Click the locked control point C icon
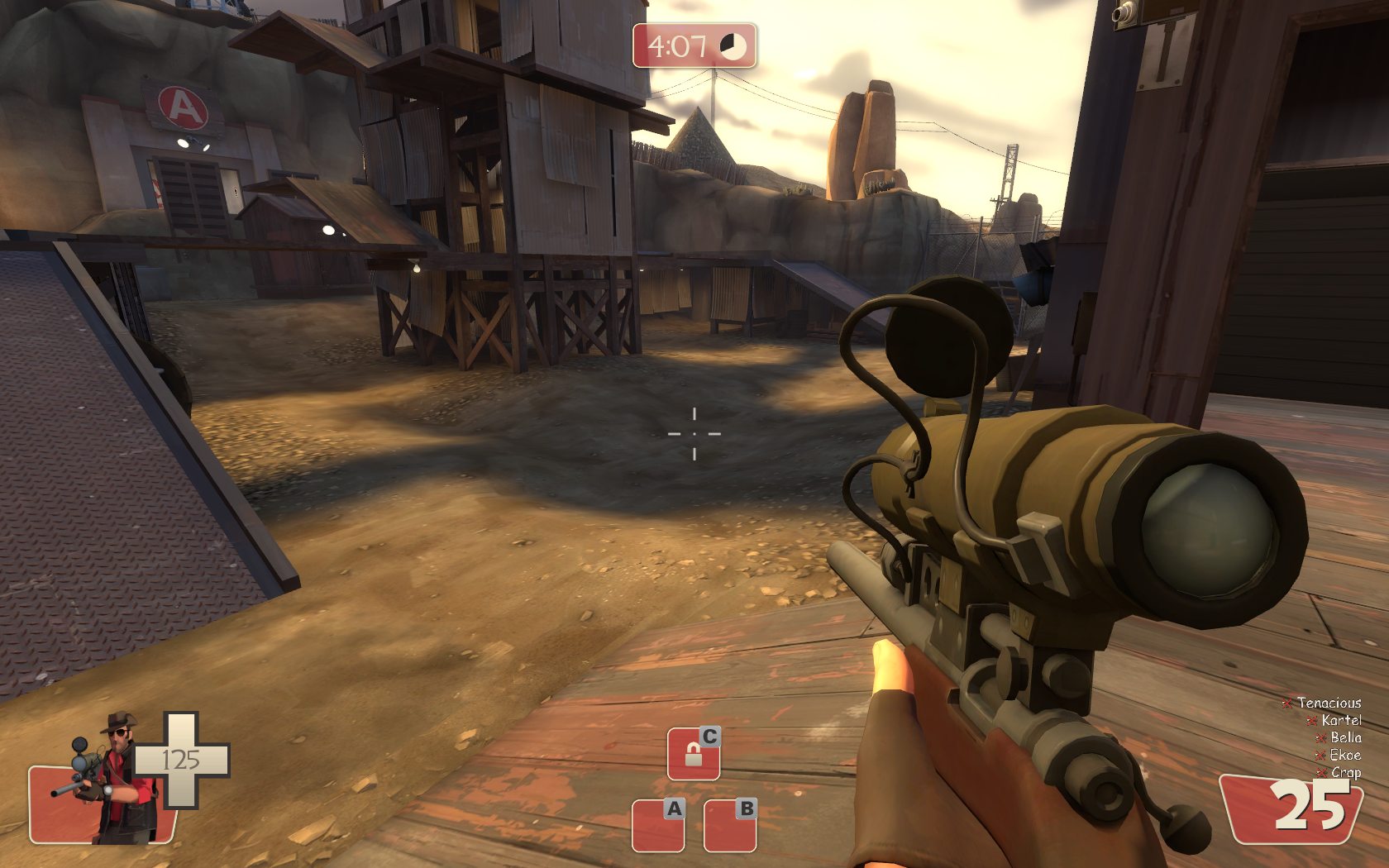Image resolution: width=1389 pixels, height=868 pixels. point(693,753)
